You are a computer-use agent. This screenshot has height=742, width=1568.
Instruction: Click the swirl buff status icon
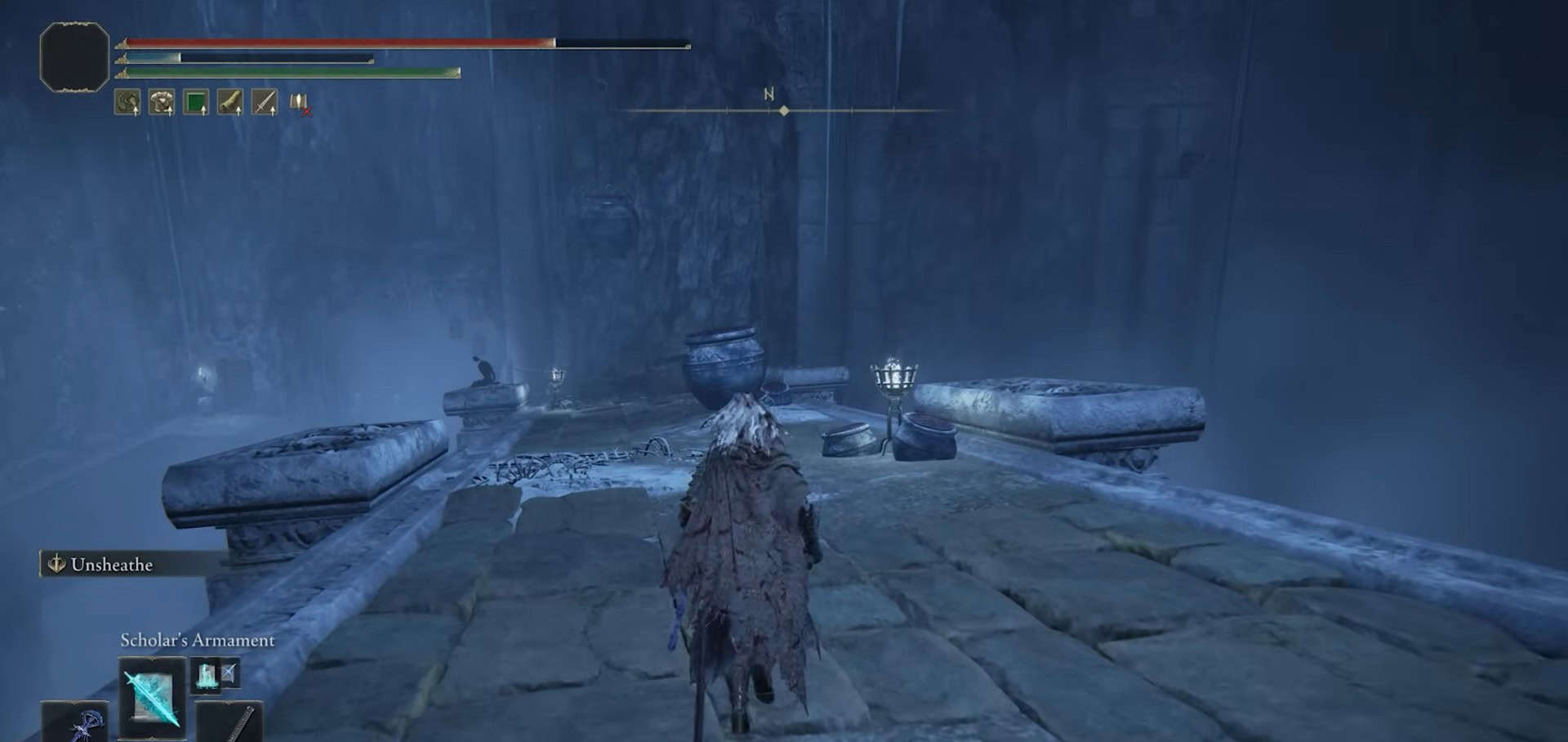[127, 103]
